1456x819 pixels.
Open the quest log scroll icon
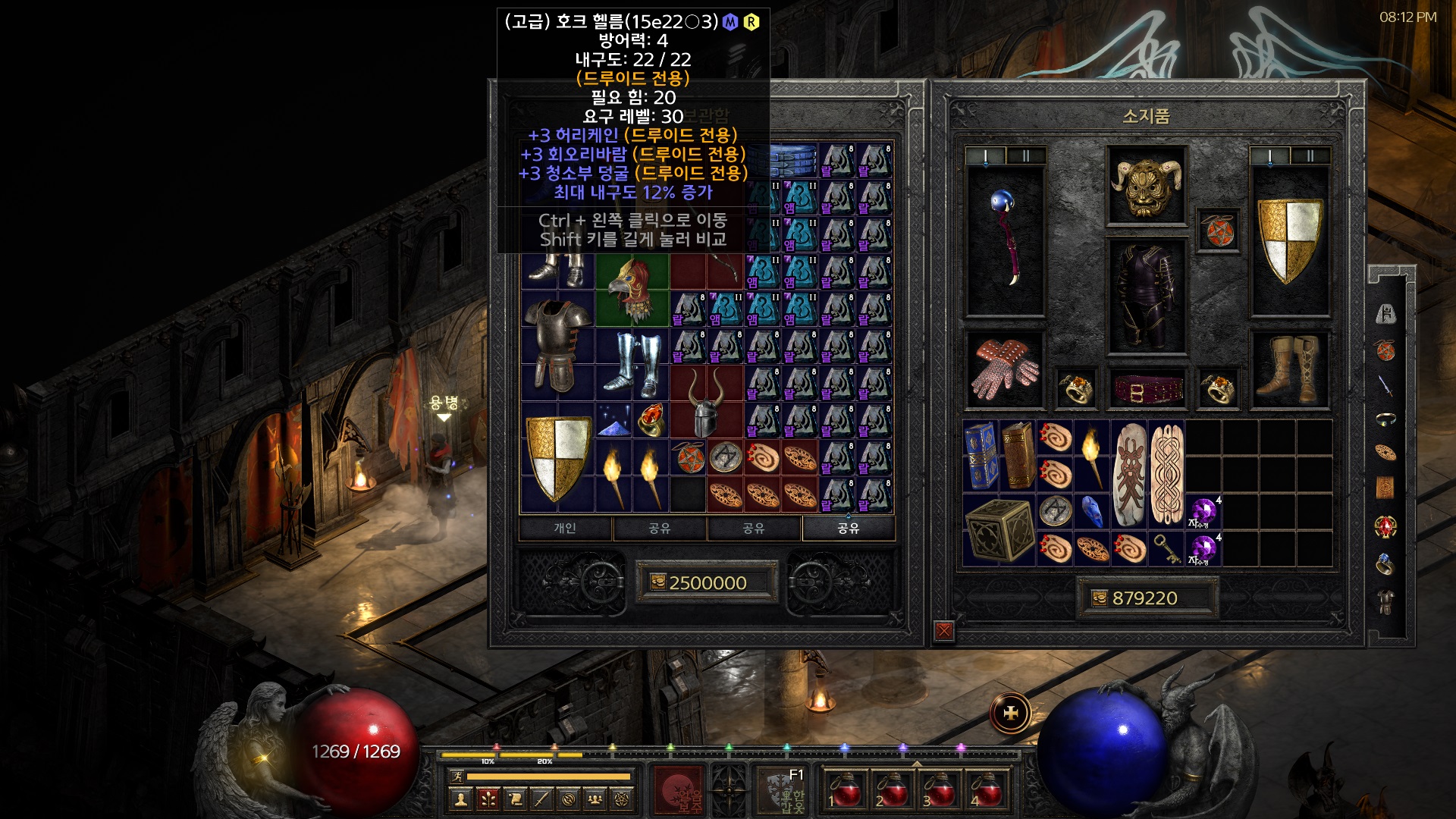coord(515,799)
